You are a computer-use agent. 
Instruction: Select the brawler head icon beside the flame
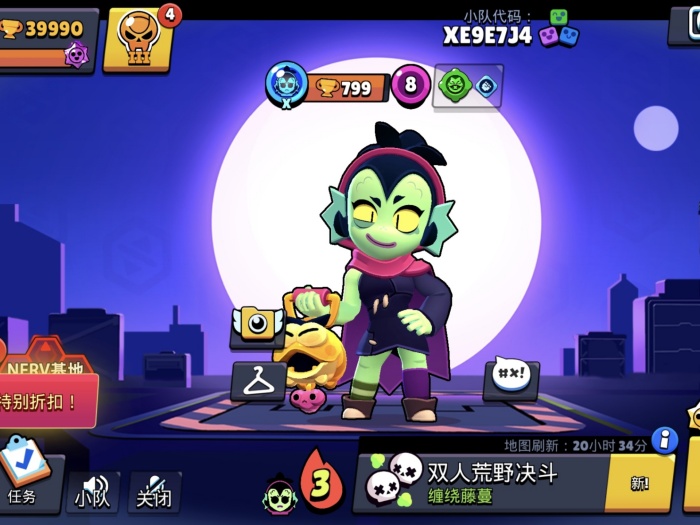[279, 494]
